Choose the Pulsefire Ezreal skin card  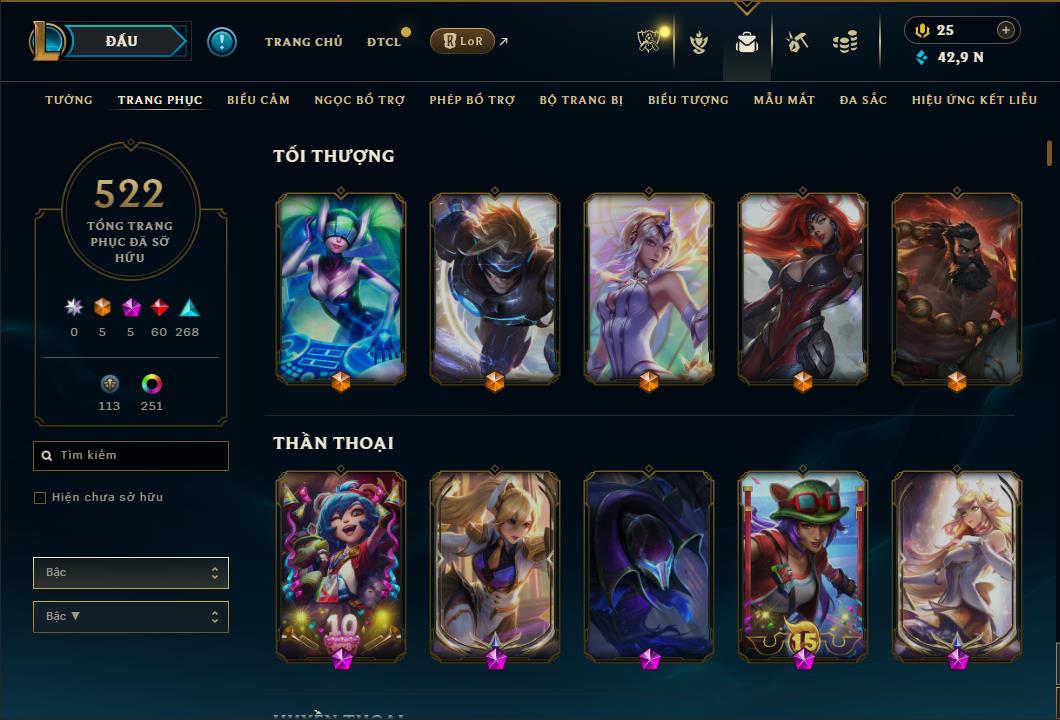(x=495, y=288)
